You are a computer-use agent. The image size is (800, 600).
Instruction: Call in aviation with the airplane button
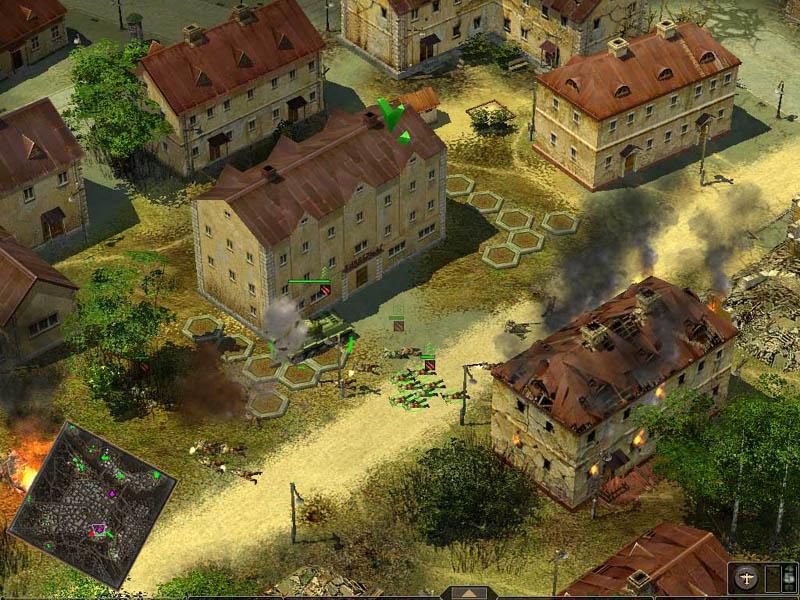click(x=745, y=578)
